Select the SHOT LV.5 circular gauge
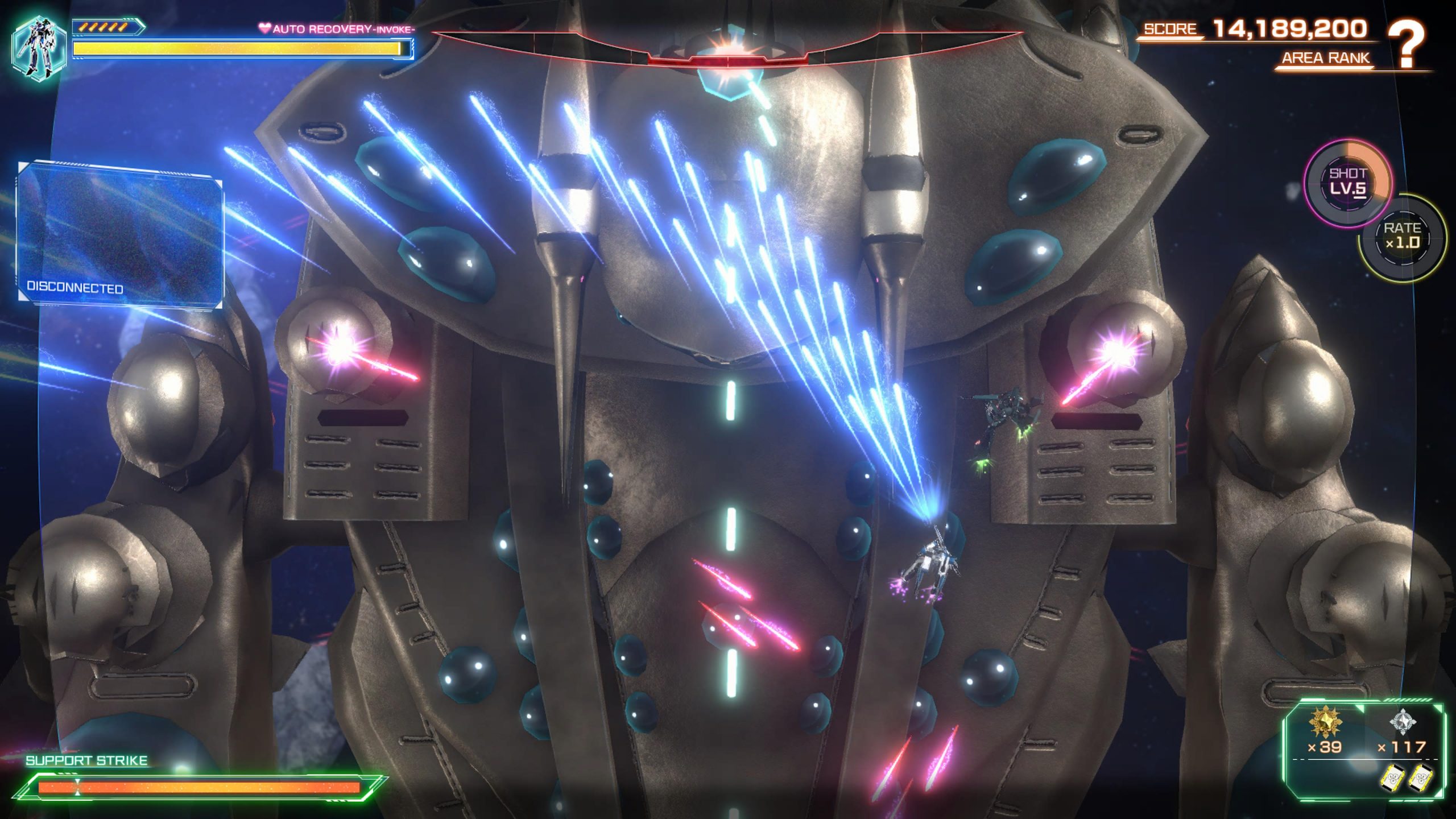This screenshot has height=819, width=1456. point(1347,183)
